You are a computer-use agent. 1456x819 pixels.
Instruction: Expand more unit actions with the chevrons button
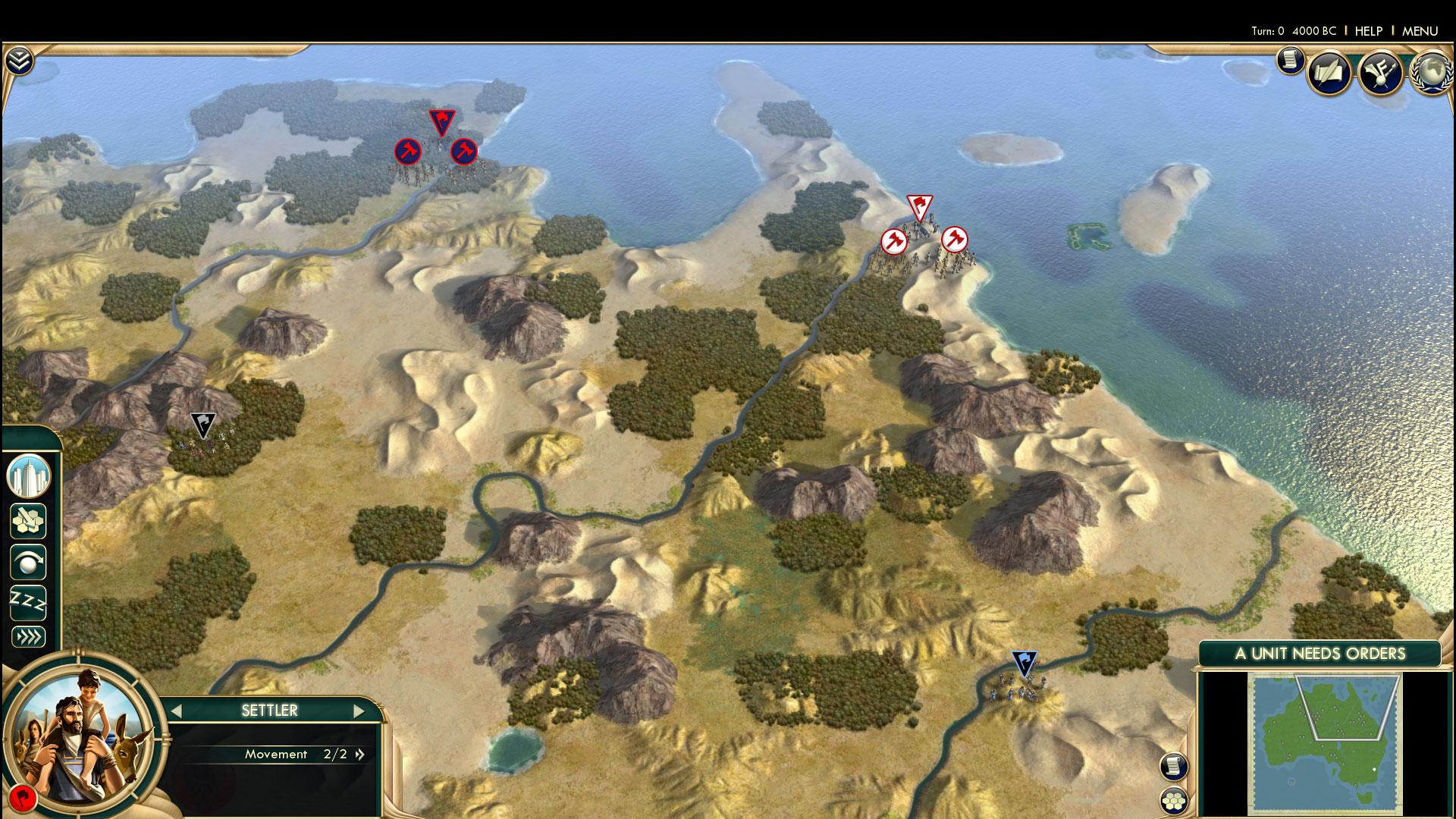click(29, 637)
